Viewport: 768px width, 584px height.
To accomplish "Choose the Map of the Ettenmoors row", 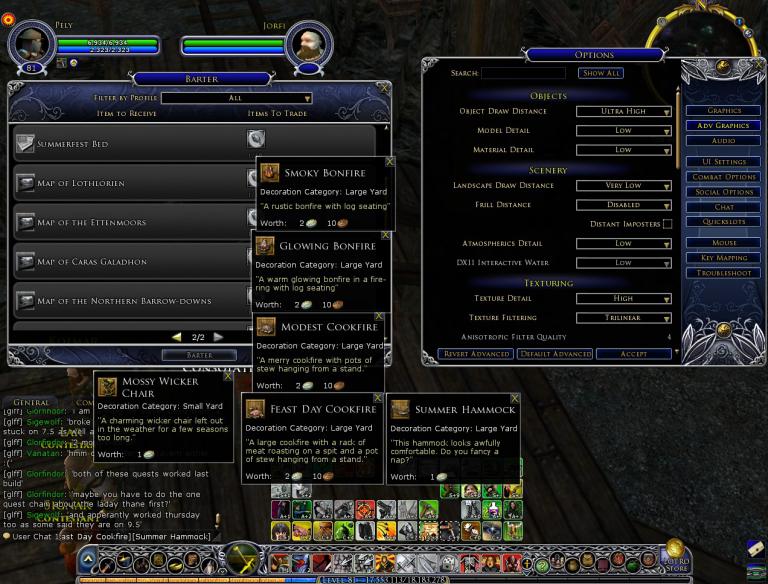I will pyautogui.click(x=130, y=222).
